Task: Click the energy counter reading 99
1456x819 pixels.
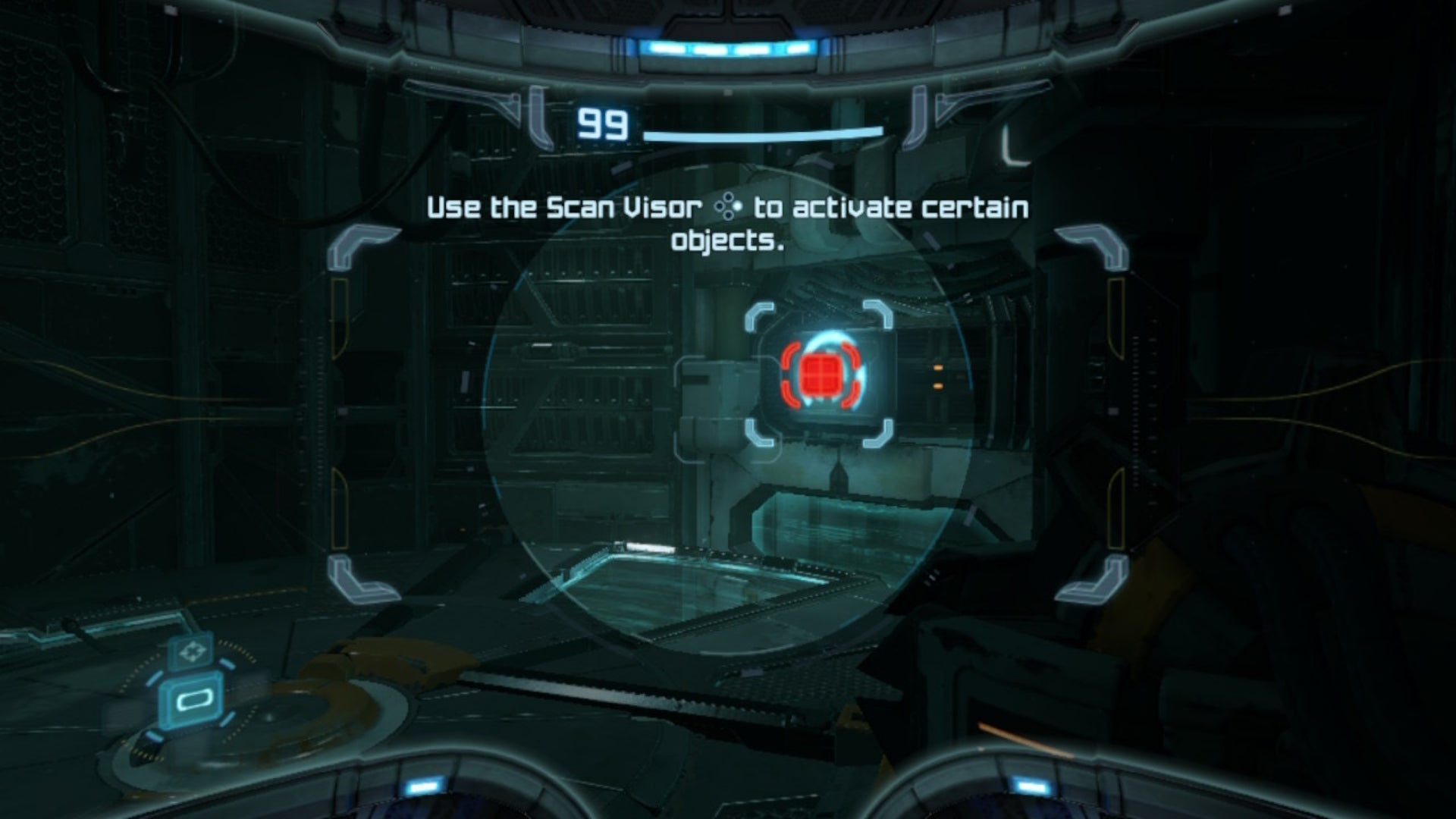Action: [x=601, y=123]
